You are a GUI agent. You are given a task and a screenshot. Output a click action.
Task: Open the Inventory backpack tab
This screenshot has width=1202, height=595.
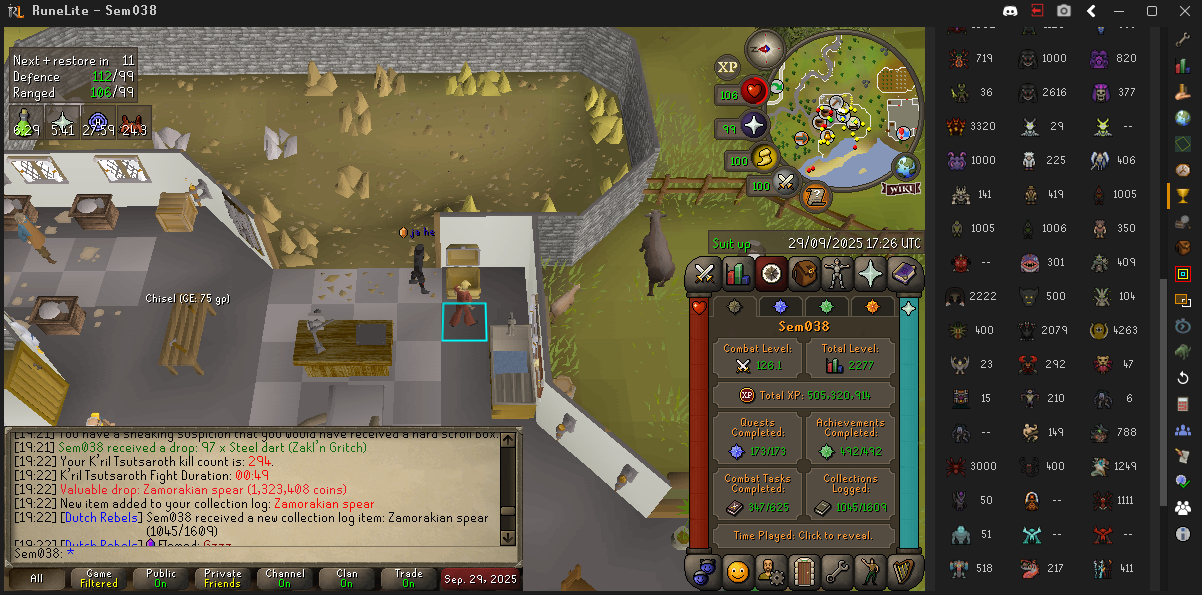click(x=804, y=272)
